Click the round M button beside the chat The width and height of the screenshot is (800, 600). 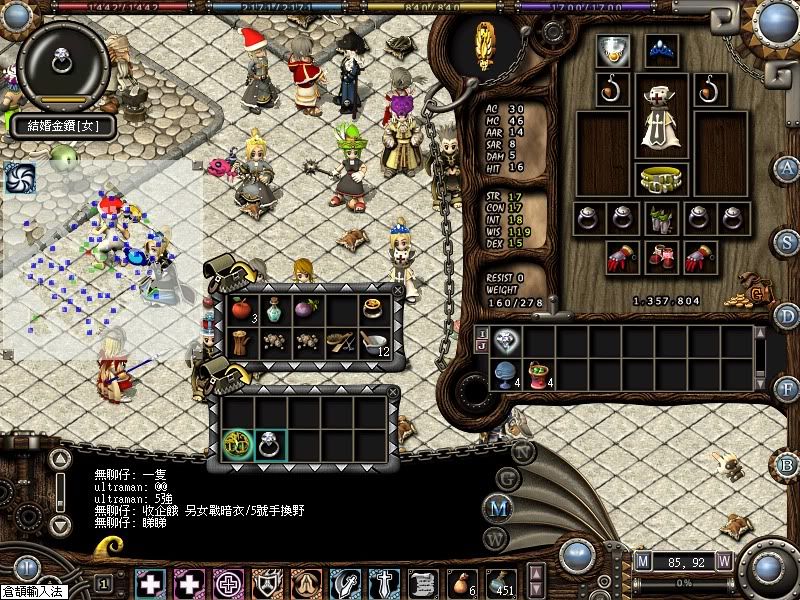coord(500,507)
